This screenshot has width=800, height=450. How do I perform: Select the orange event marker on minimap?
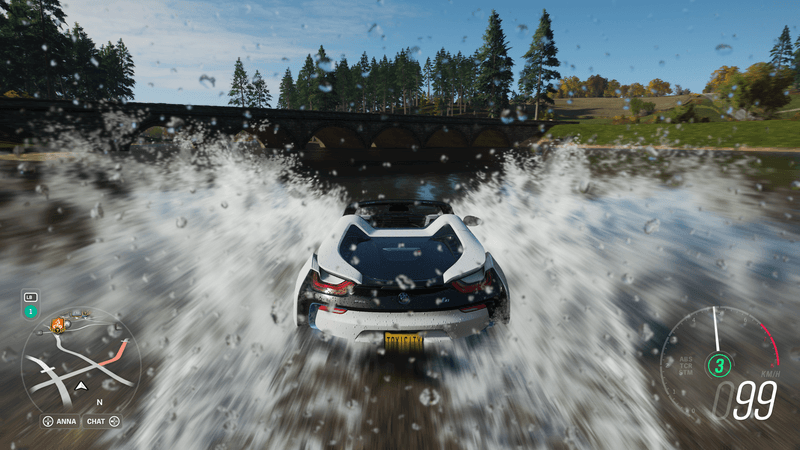[57, 324]
